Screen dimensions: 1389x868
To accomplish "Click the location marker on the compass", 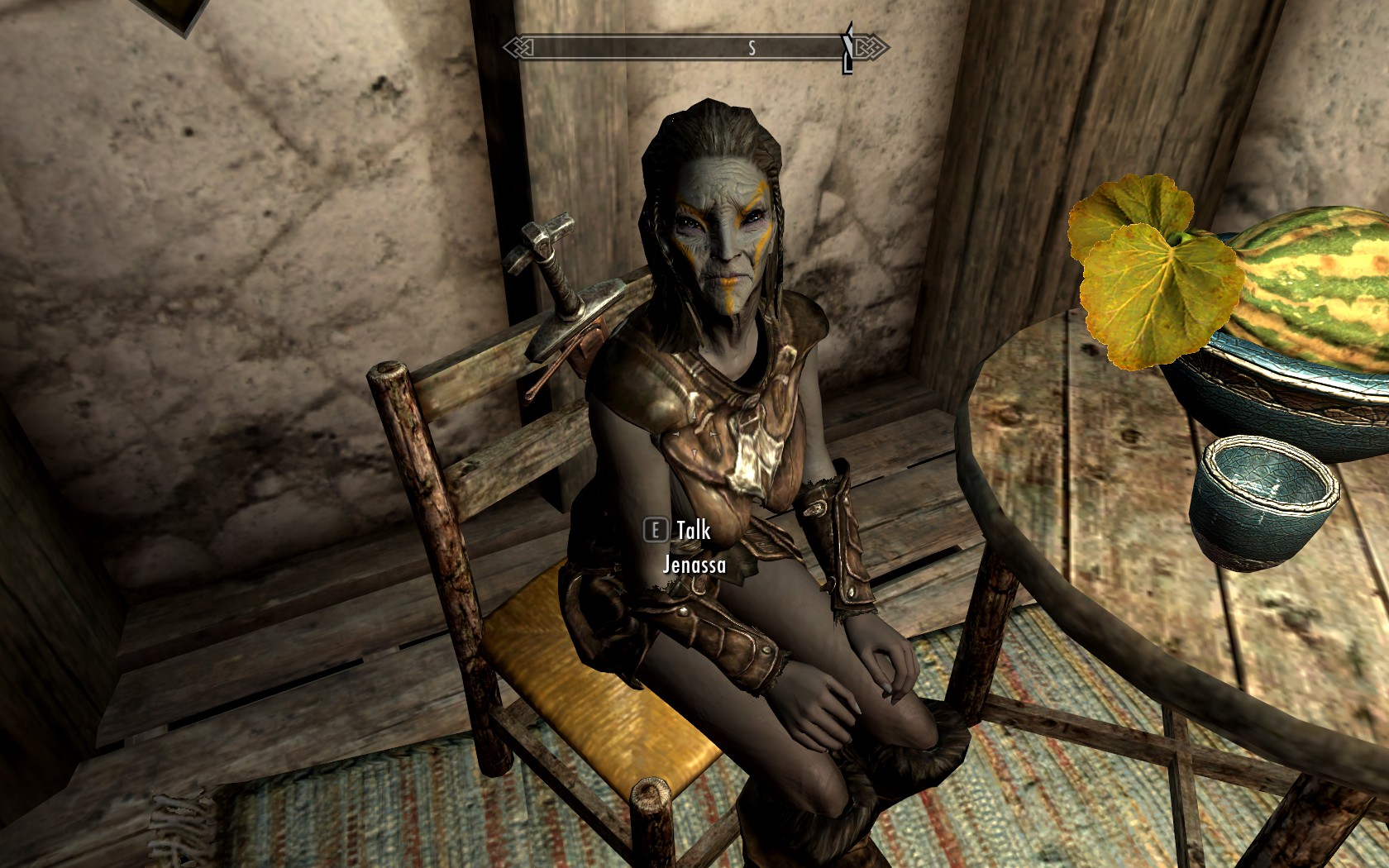I will (x=847, y=47).
